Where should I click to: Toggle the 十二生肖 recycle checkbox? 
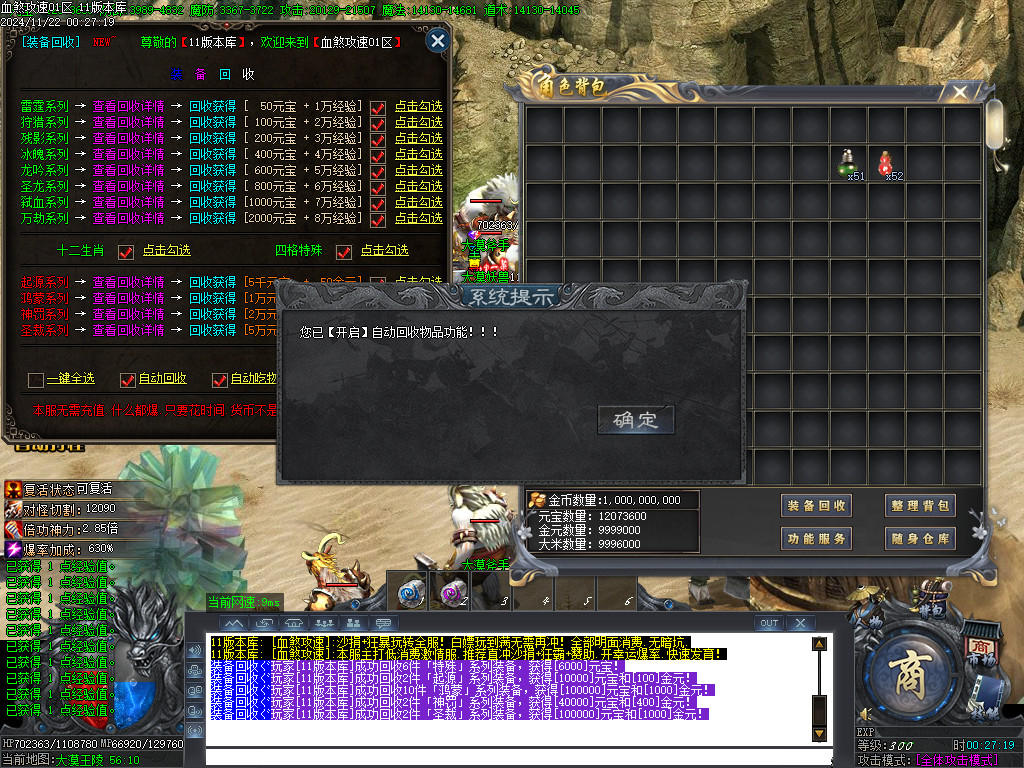pyautogui.click(x=126, y=252)
